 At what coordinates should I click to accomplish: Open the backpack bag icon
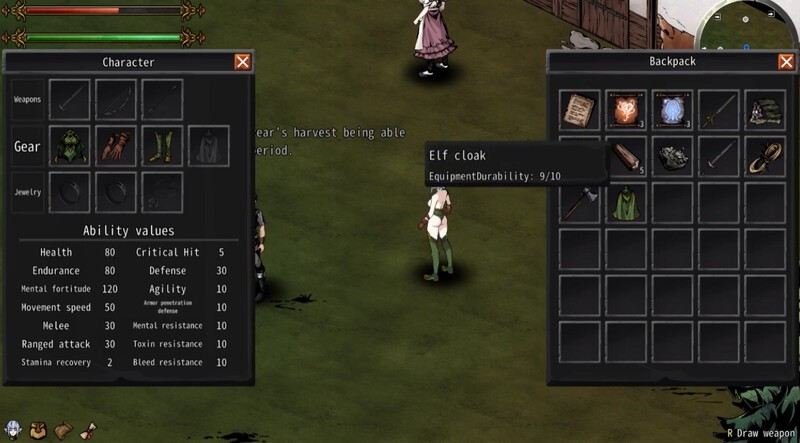coord(38,430)
